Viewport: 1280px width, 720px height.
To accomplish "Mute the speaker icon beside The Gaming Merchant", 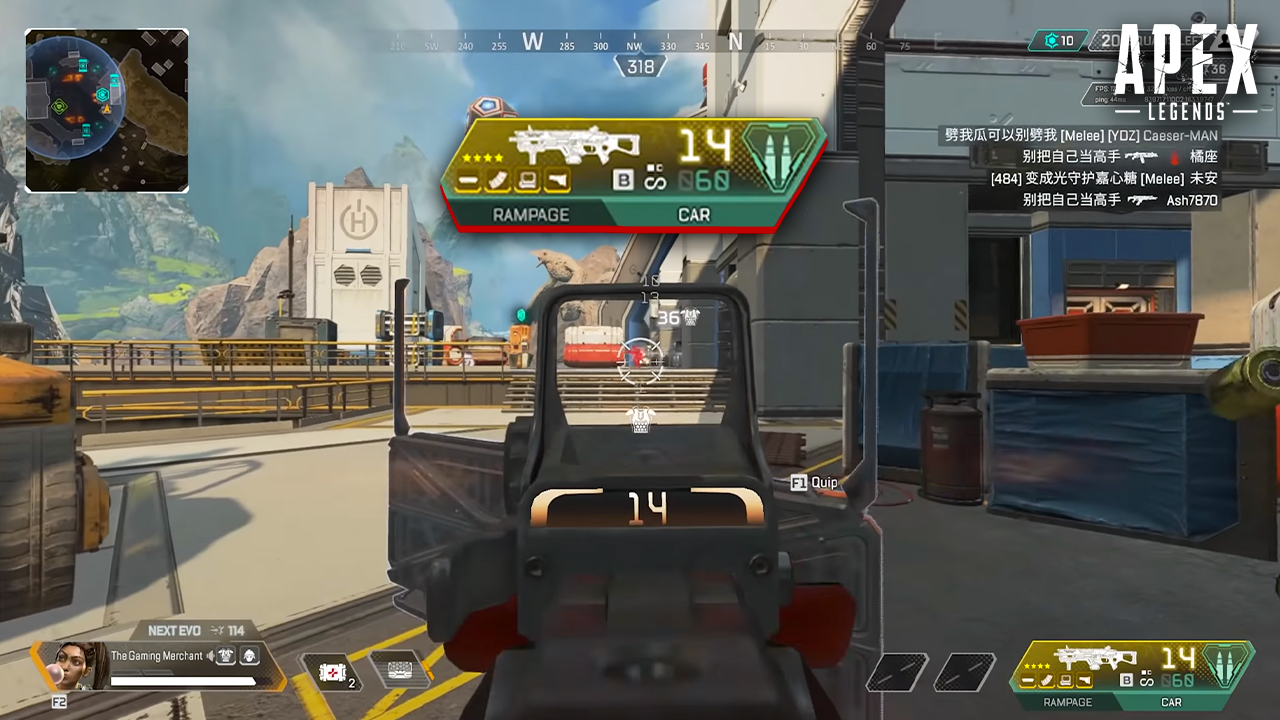I will pyautogui.click(x=210, y=655).
